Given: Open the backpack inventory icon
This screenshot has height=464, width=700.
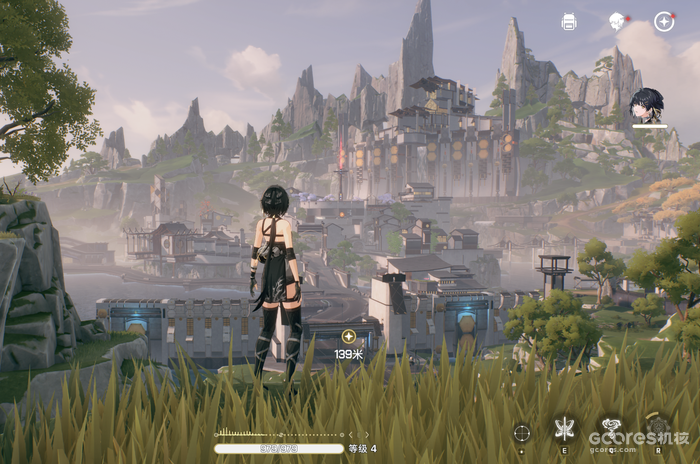Looking at the screenshot, I should (x=569, y=21).
